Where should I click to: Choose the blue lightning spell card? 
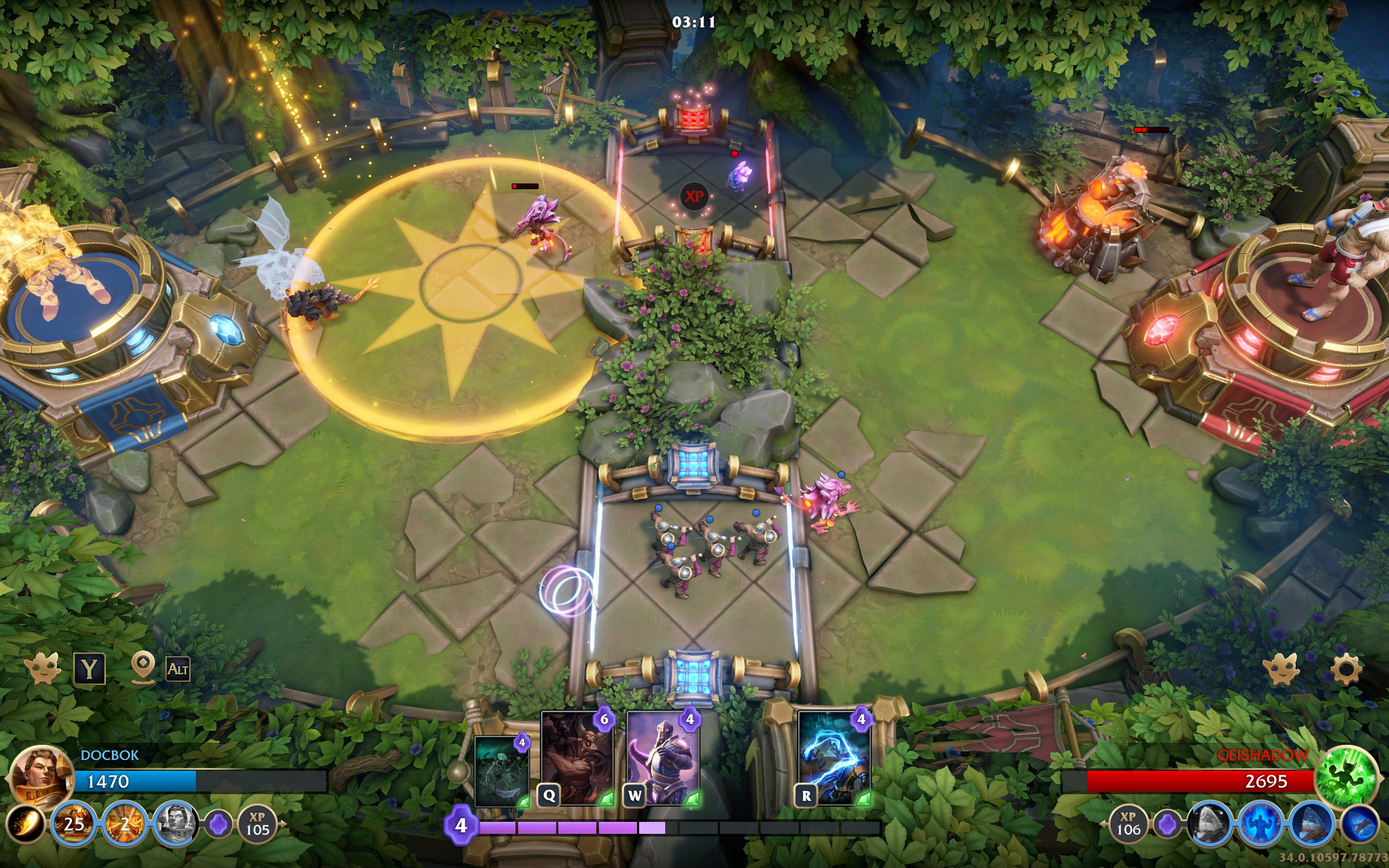click(834, 758)
